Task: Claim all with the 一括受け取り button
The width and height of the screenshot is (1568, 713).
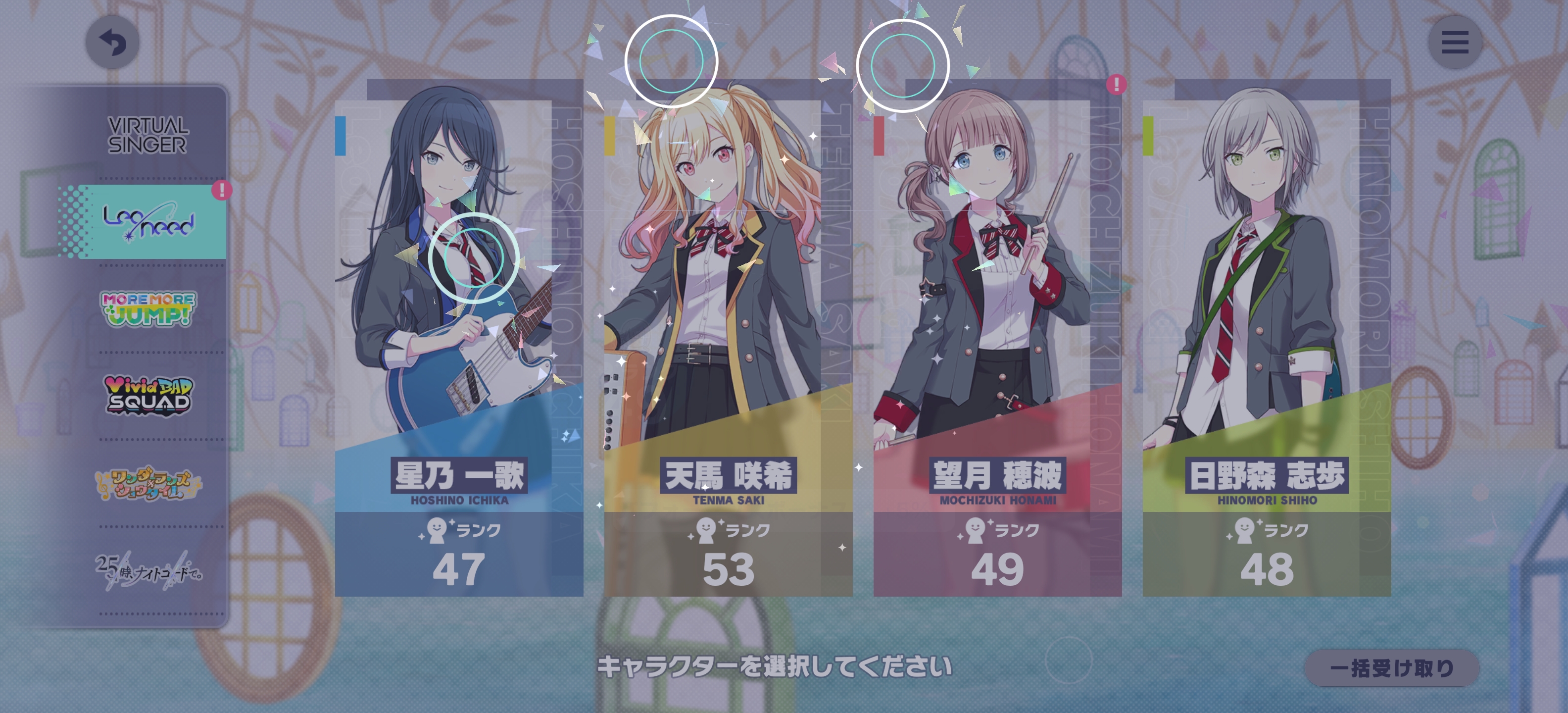Action: pos(1391,668)
